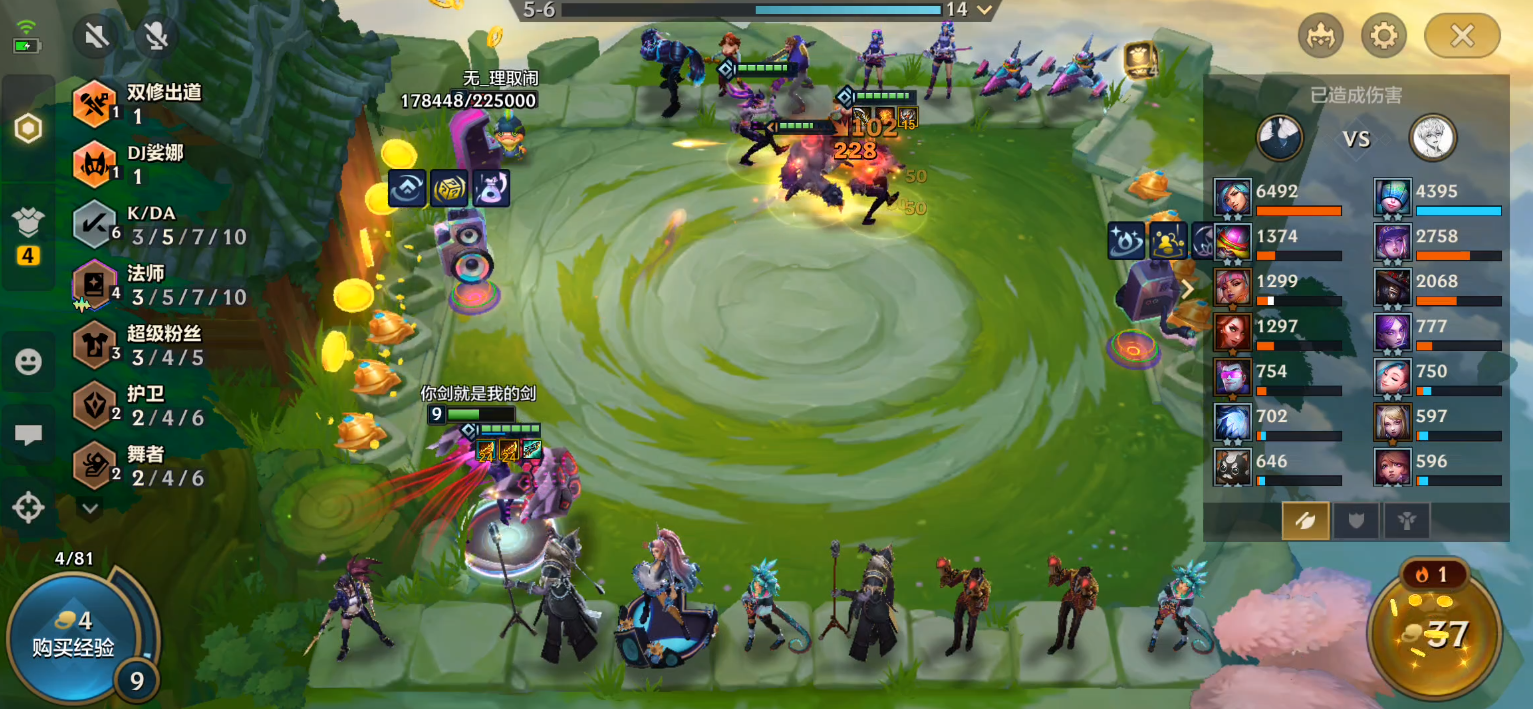The width and height of the screenshot is (1533, 709).
Task: Expand the trait list with the down arrow
Action: click(x=91, y=508)
